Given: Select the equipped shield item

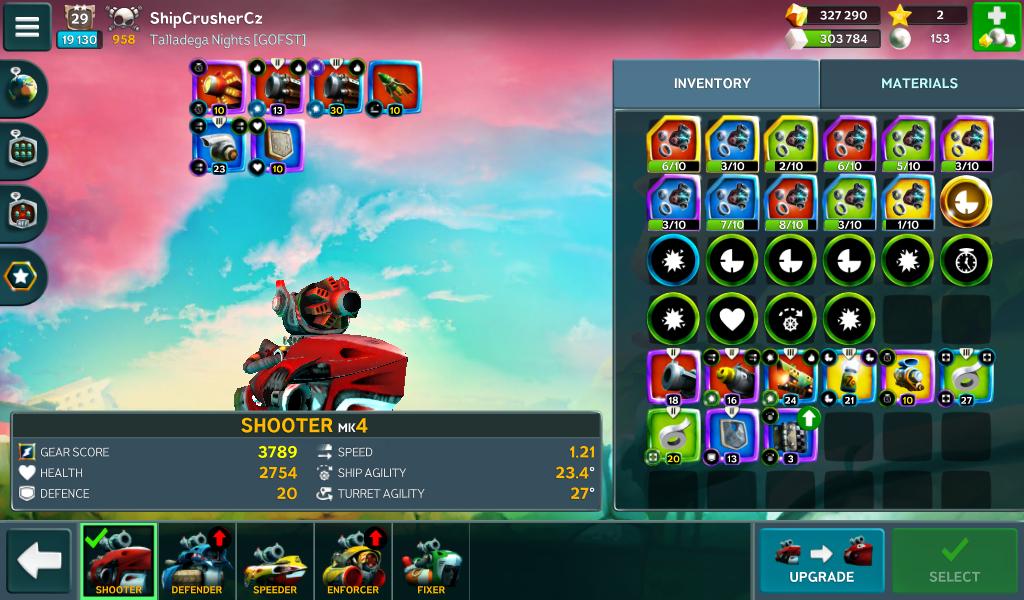Looking at the screenshot, I should 278,146.
